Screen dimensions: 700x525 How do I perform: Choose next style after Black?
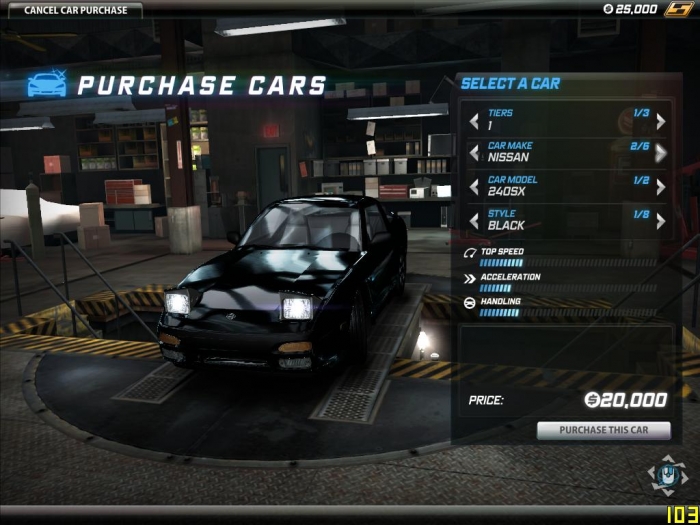(661, 220)
